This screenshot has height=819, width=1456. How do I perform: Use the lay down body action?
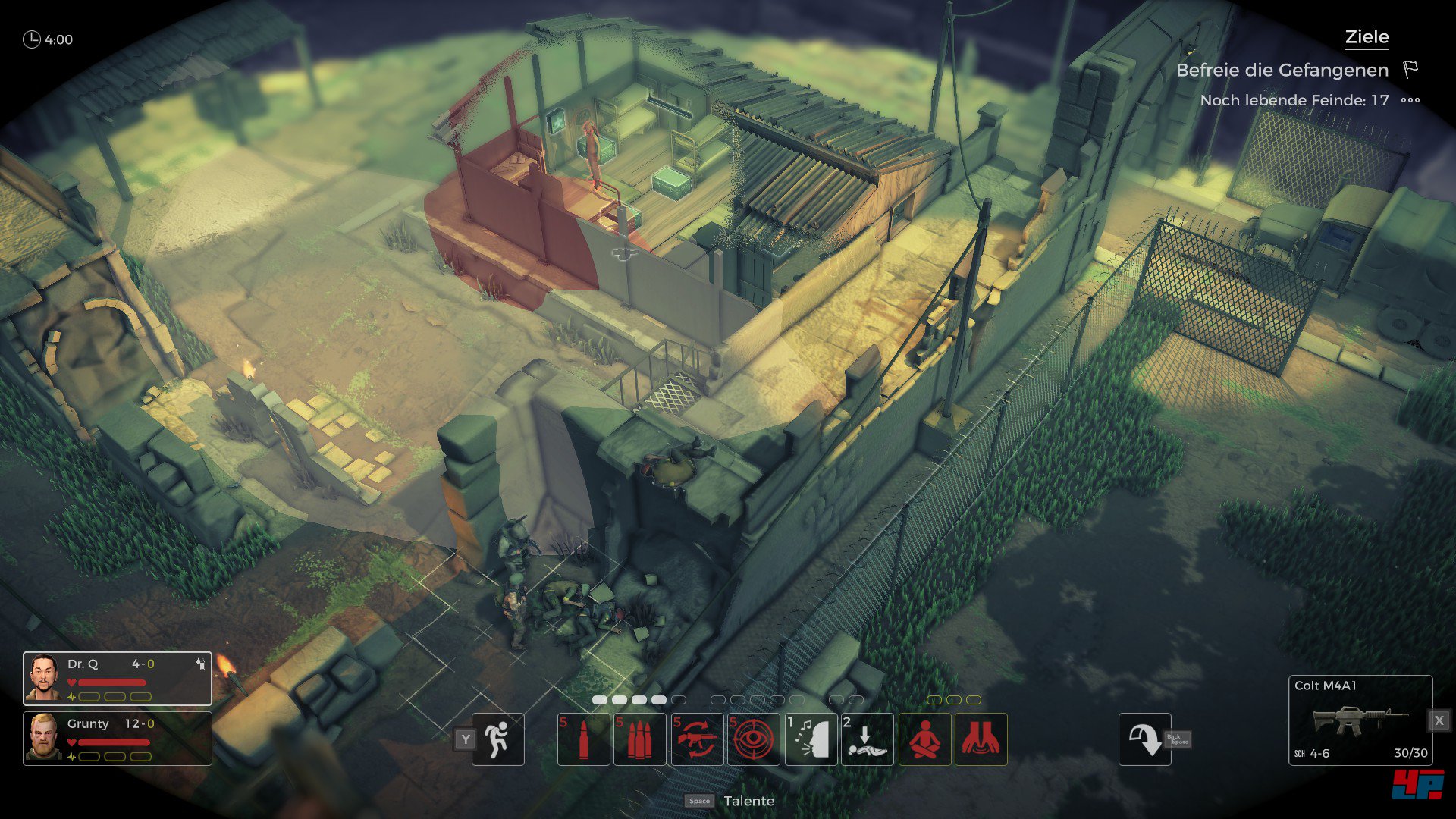pyautogui.click(x=867, y=739)
